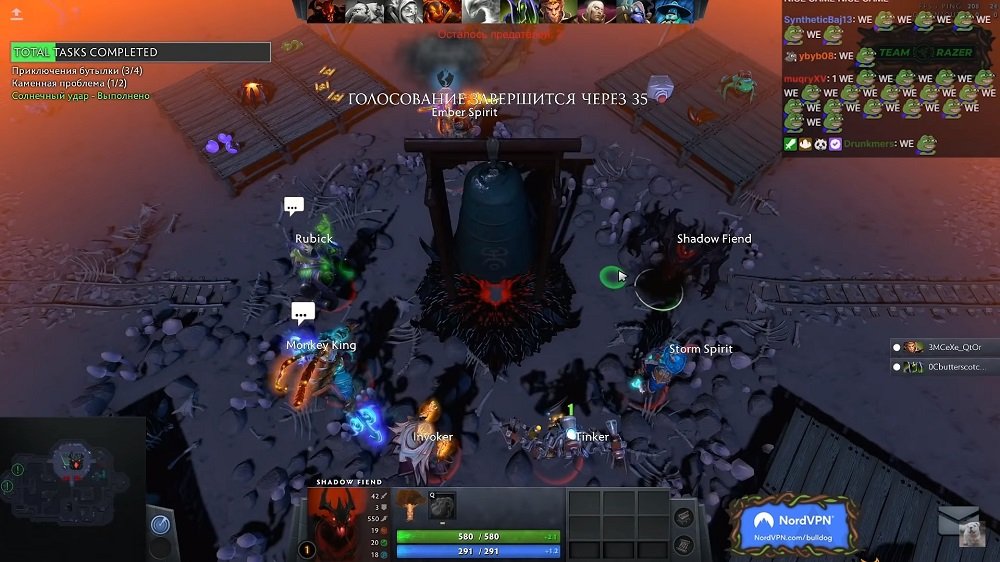The image size is (1000, 562).
Task: Select Ember Spirit's portrait in the top bar
Action: (x=438, y=11)
